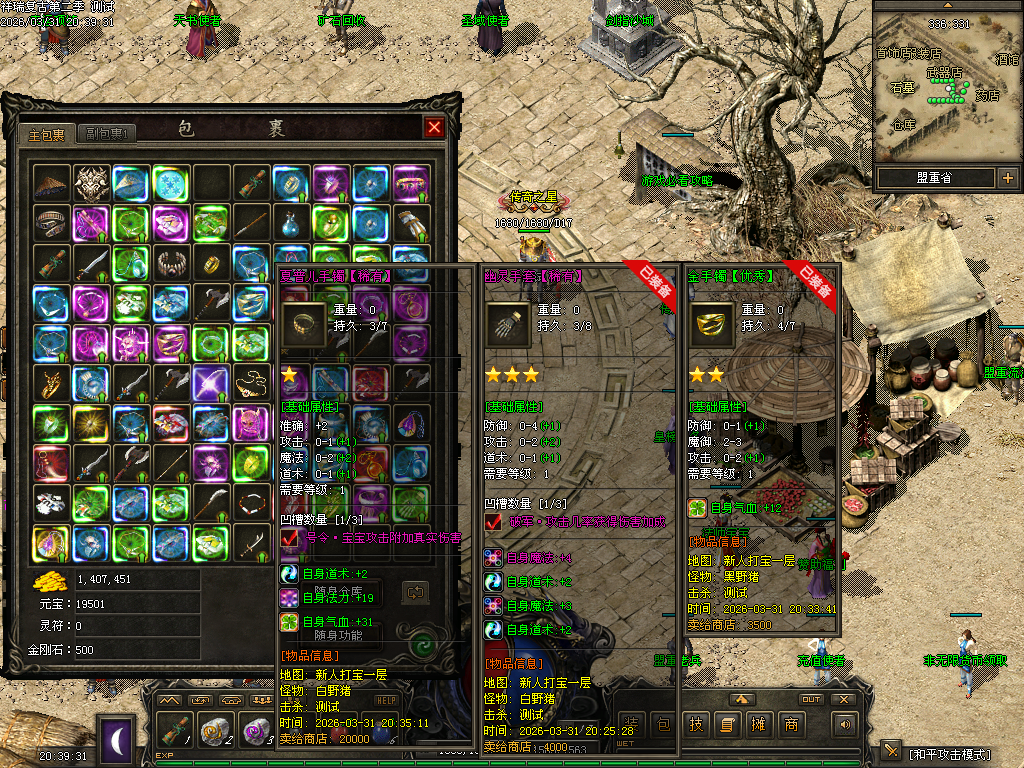Click the OUT button
This screenshot has height=768, width=1024.
[x=811, y=699]
